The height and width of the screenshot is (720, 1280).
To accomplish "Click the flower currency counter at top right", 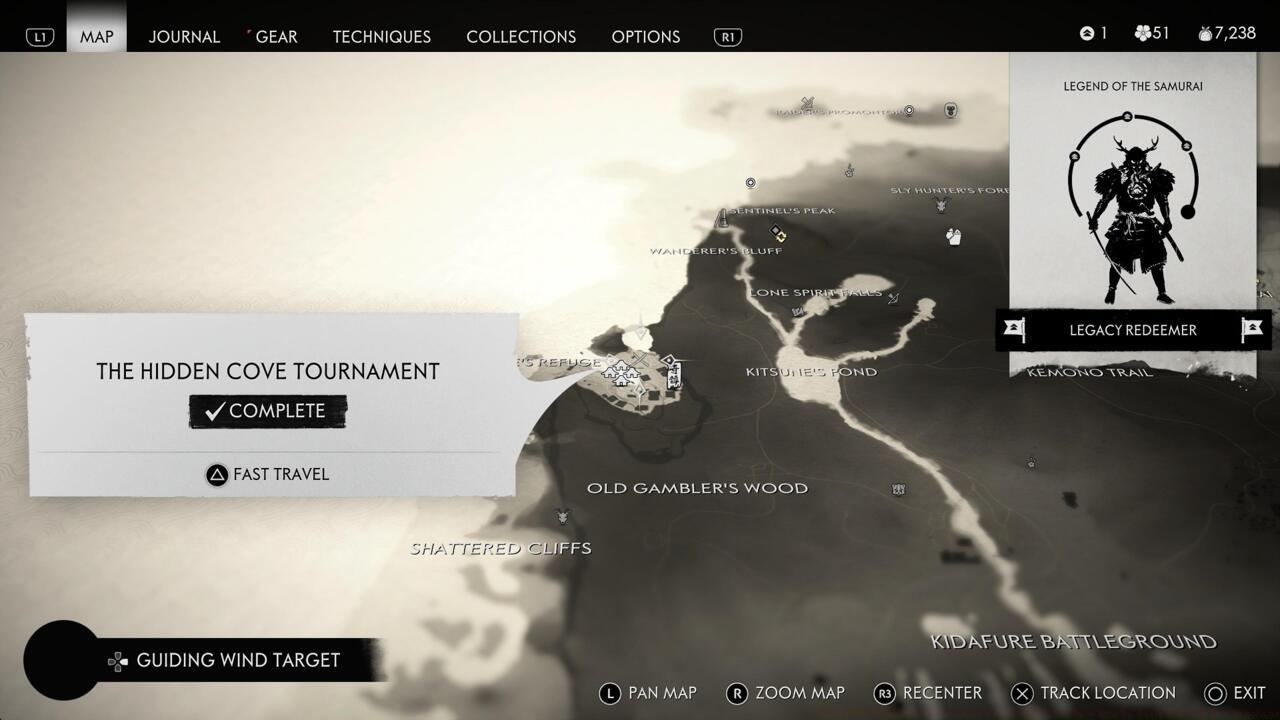I will (1151, 32).
